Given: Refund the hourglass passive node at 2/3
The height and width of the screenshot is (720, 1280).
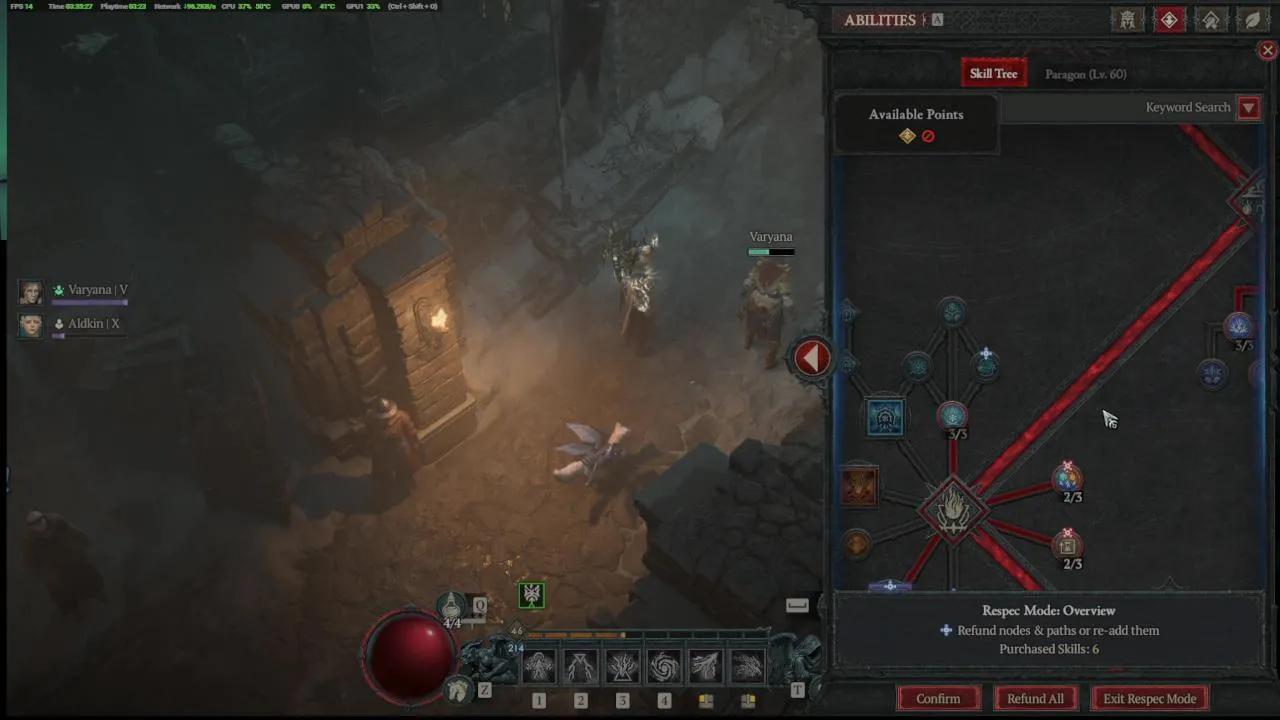Looking at the screenshot, I should coord(1067,545).
